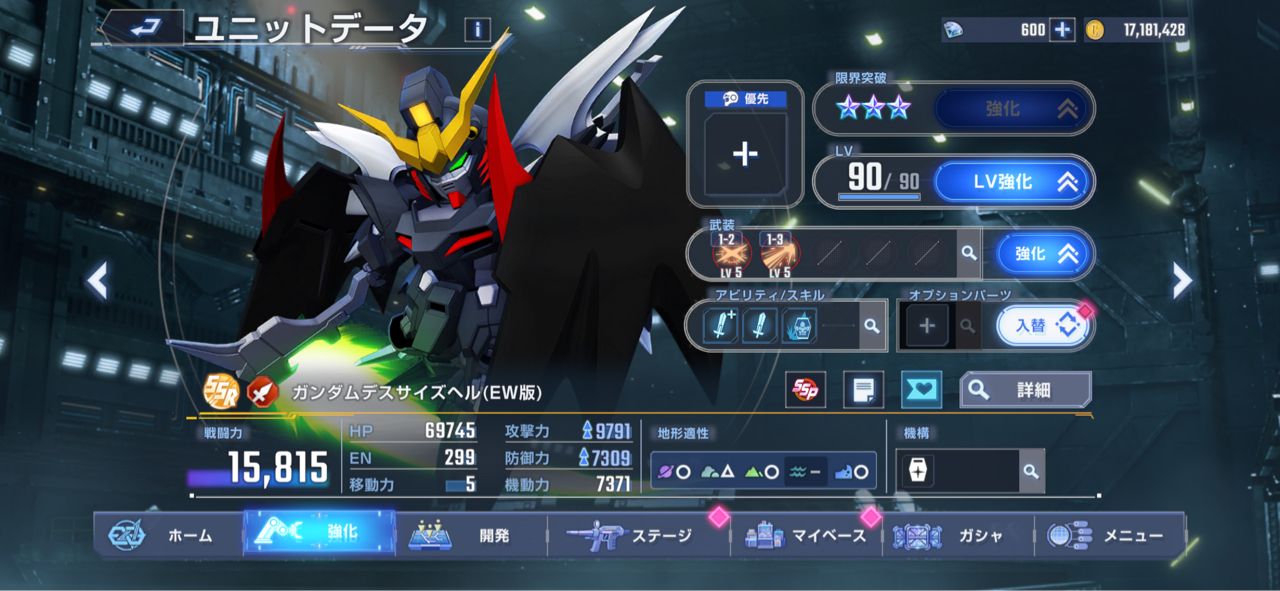Open the info 'i' icon beside ユニットデータ
The image size is (1280, 591).
point(477,30)
